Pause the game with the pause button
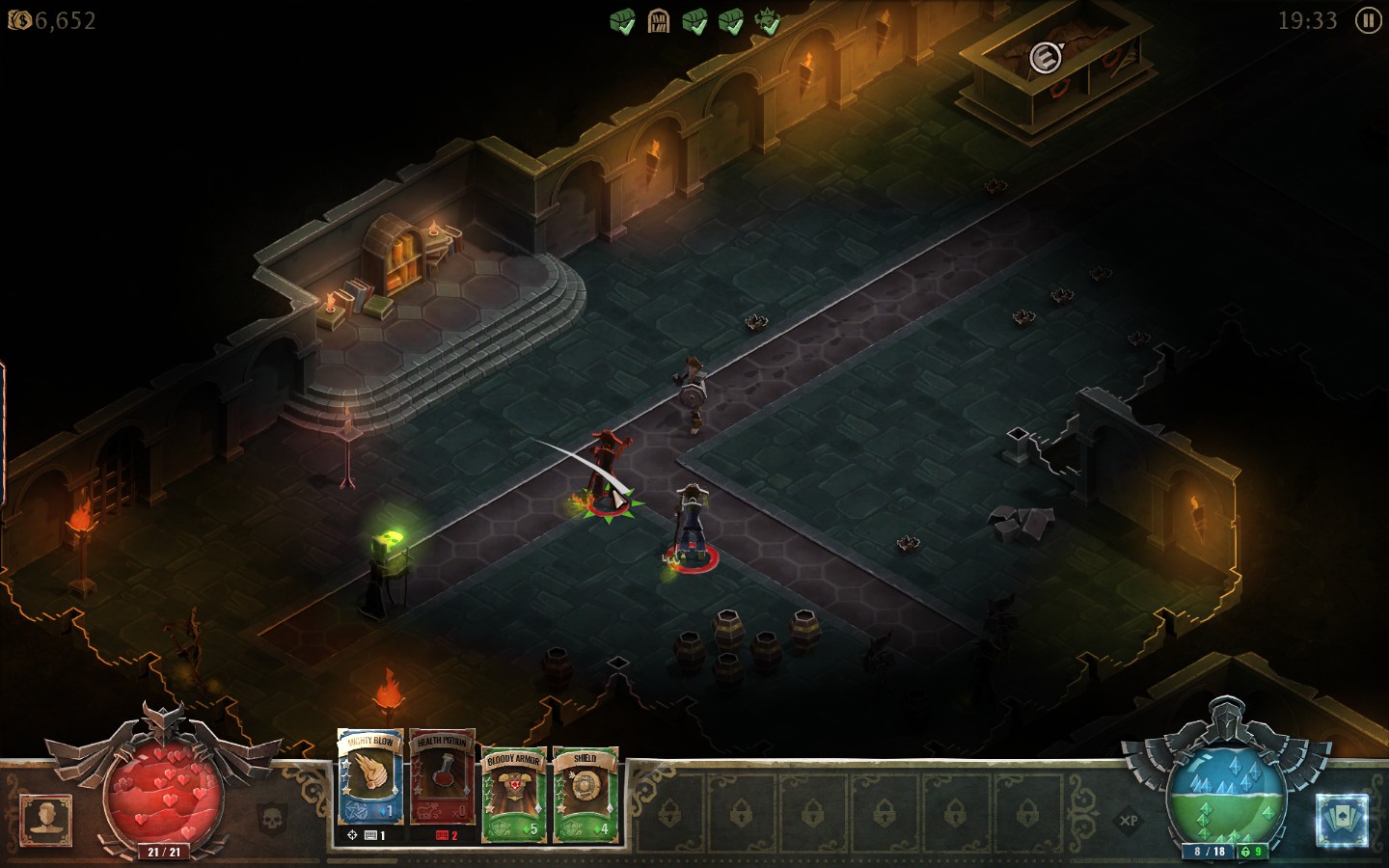This screenshot has height=868, width=1389. tap(1368, 20)
